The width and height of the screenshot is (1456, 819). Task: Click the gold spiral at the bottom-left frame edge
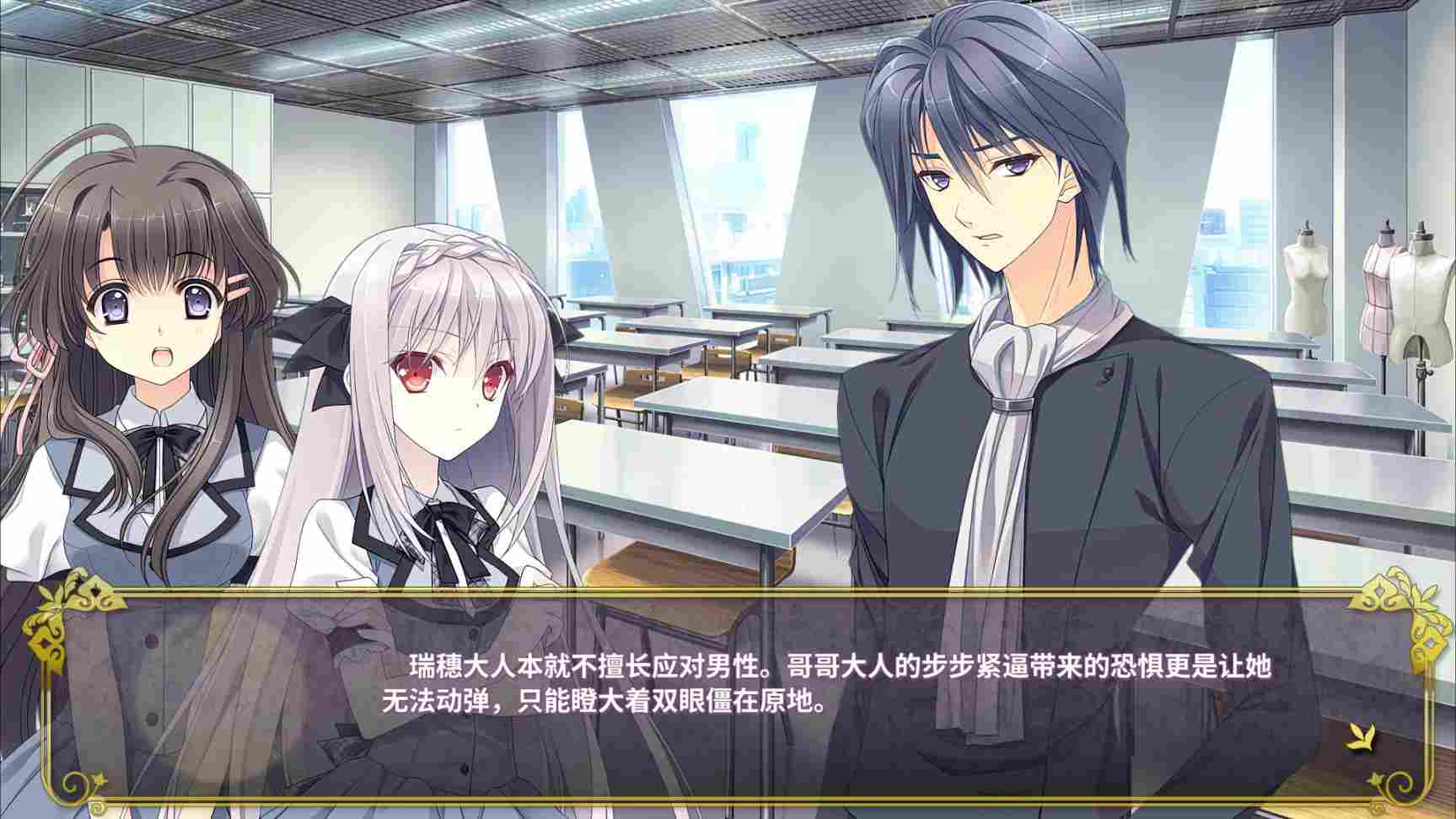click(74, 783)
